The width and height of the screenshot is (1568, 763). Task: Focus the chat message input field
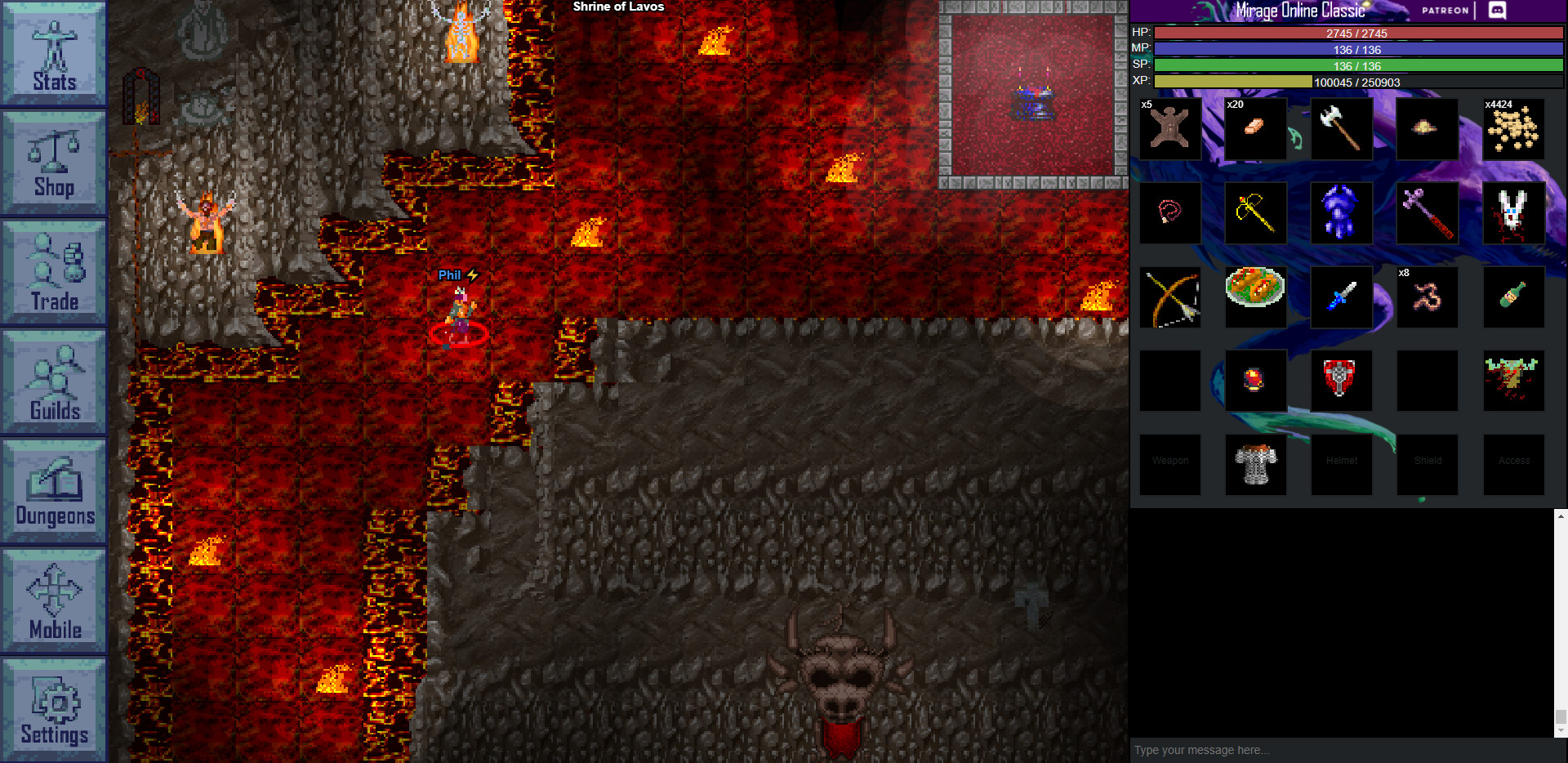coord(1339,750)
